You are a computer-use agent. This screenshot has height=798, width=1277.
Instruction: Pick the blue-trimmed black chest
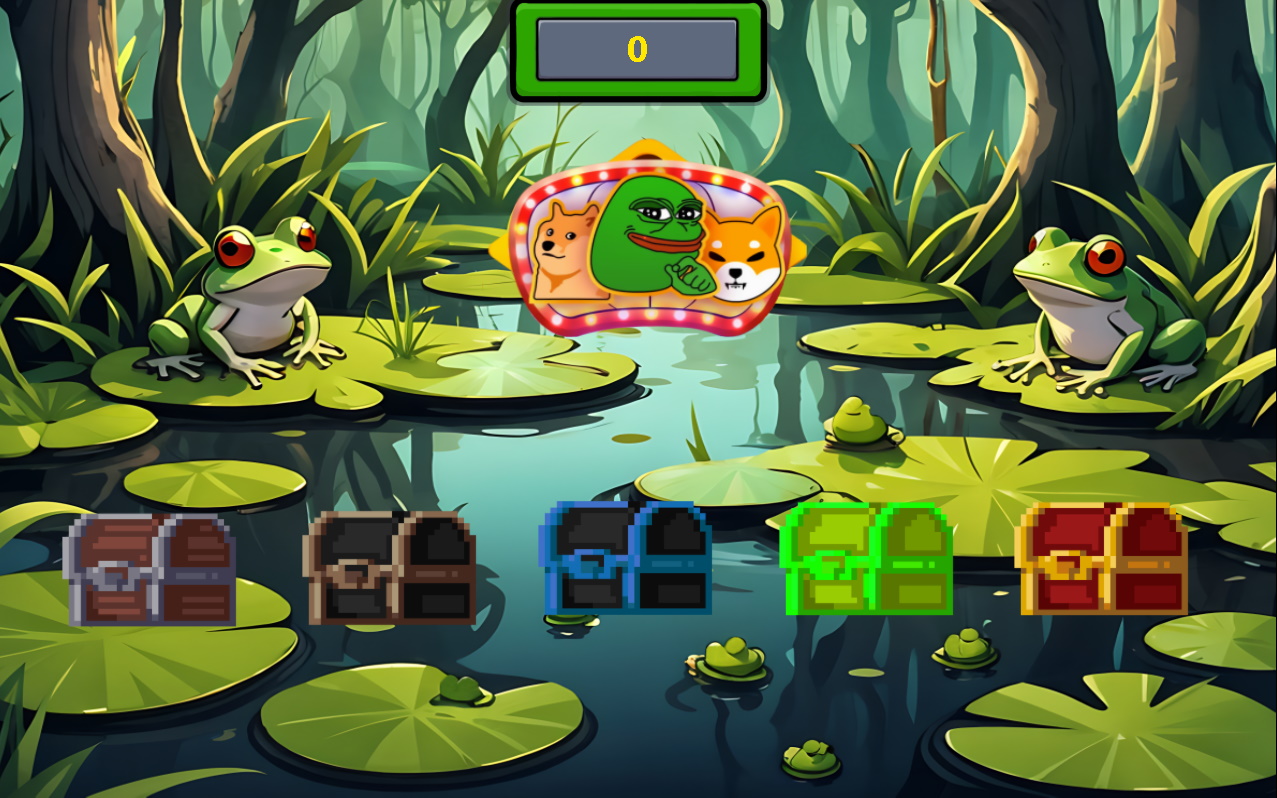pos(625,558)
